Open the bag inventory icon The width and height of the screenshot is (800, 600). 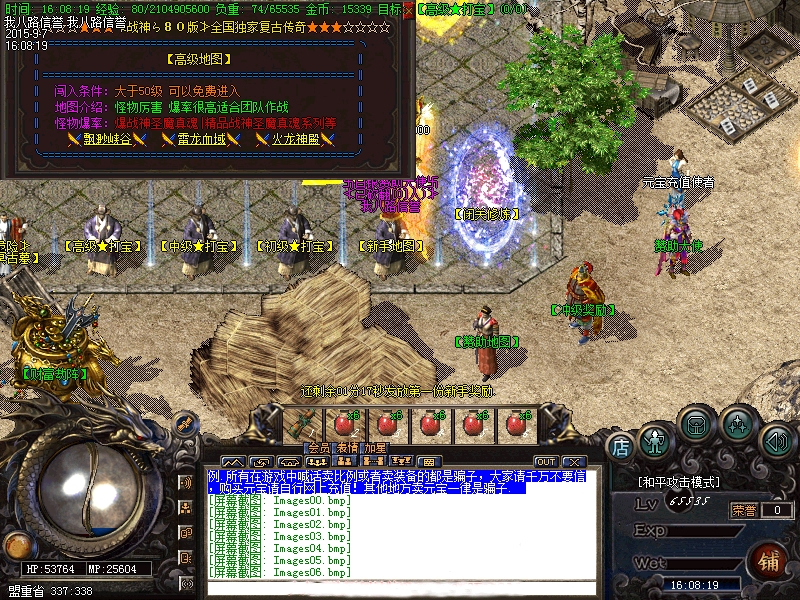click(697, 424)
